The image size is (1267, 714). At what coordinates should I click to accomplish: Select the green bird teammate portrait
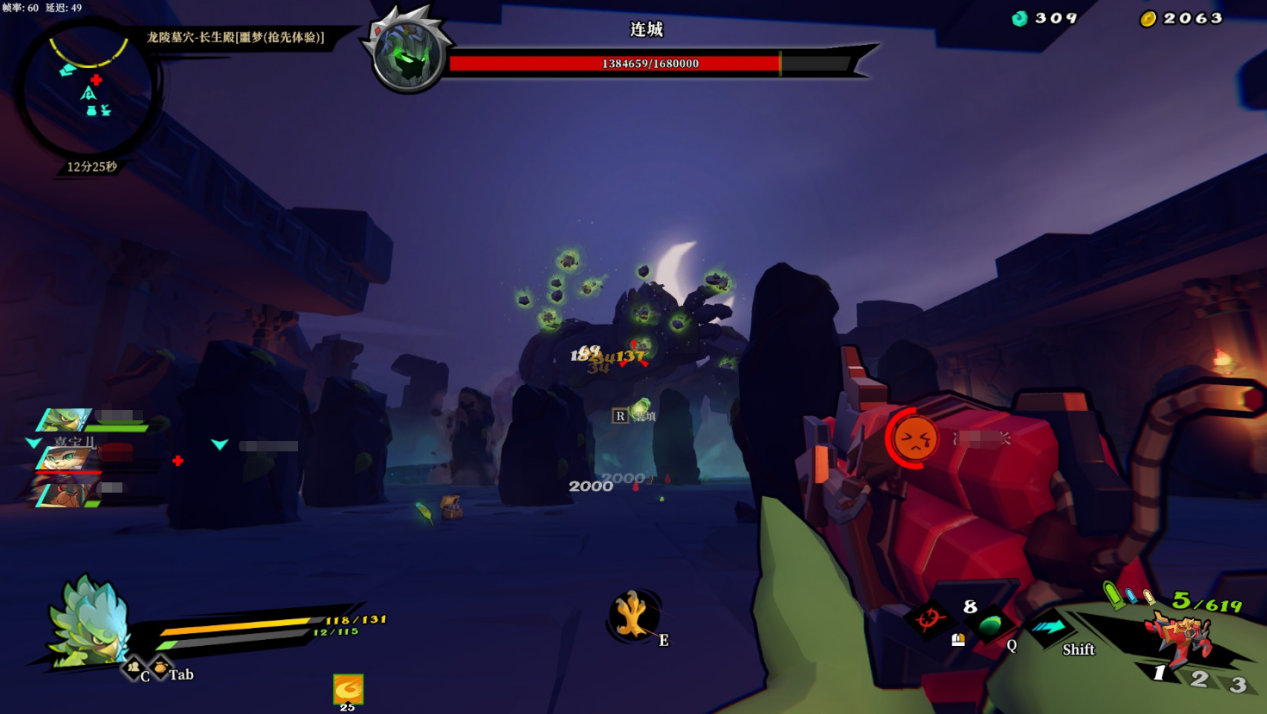coord(66,419)
